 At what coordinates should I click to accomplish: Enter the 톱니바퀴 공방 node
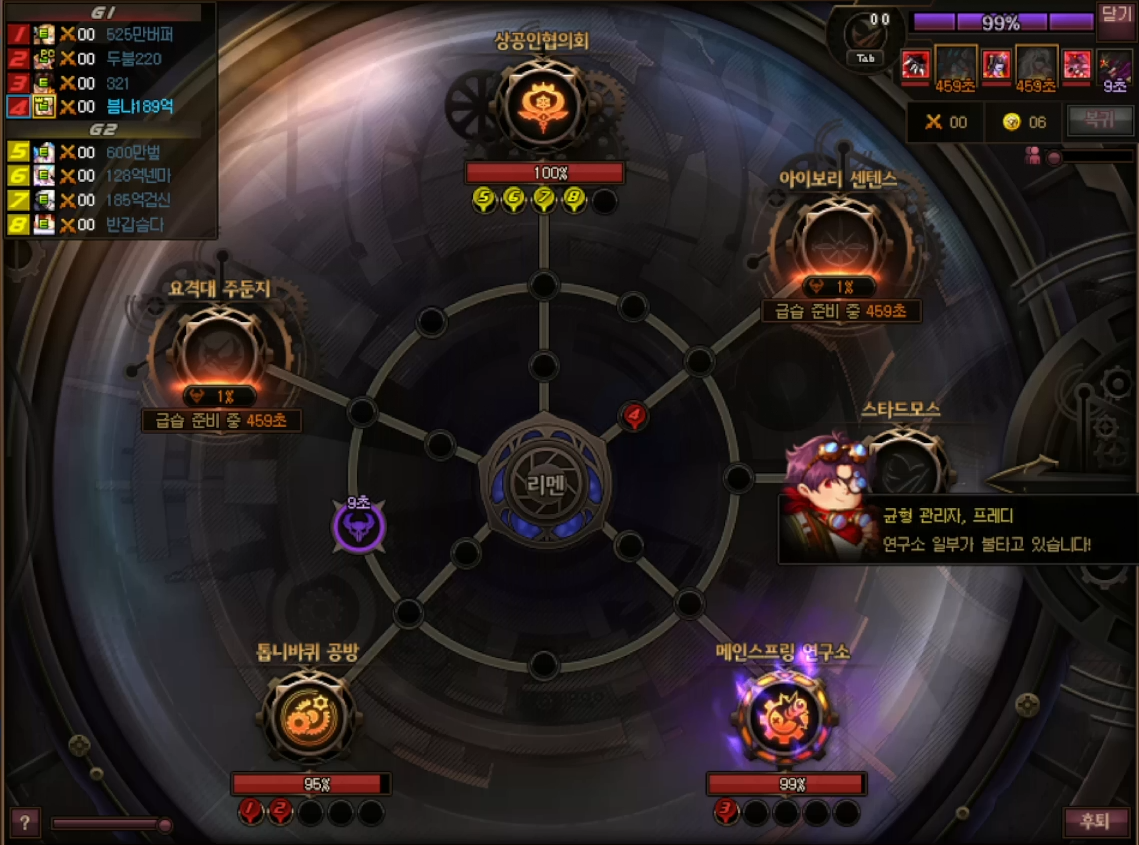point(308,716)
